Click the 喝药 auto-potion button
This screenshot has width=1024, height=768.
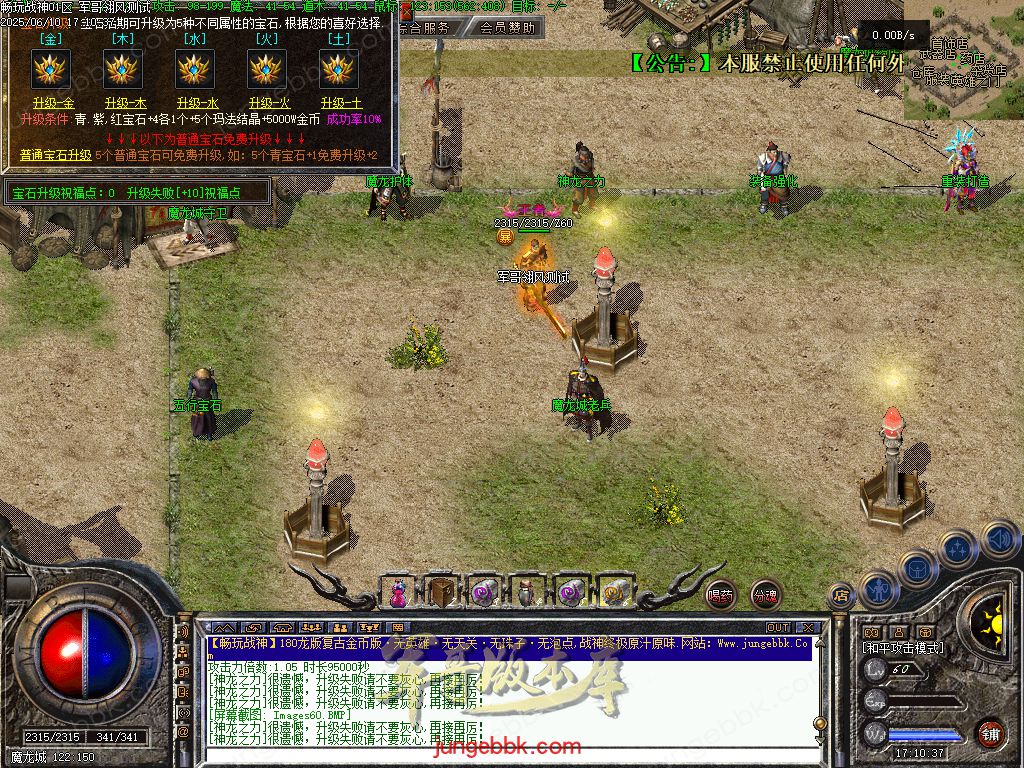(720, 595)
